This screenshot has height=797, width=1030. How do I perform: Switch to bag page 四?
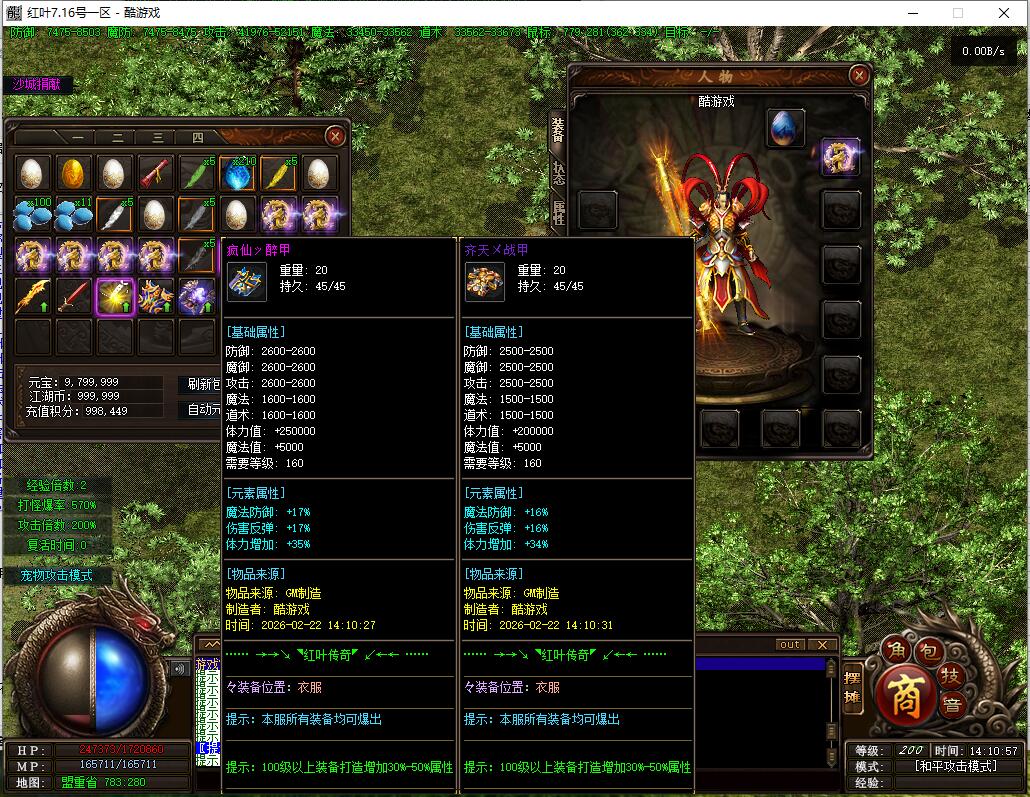point(197,138)
